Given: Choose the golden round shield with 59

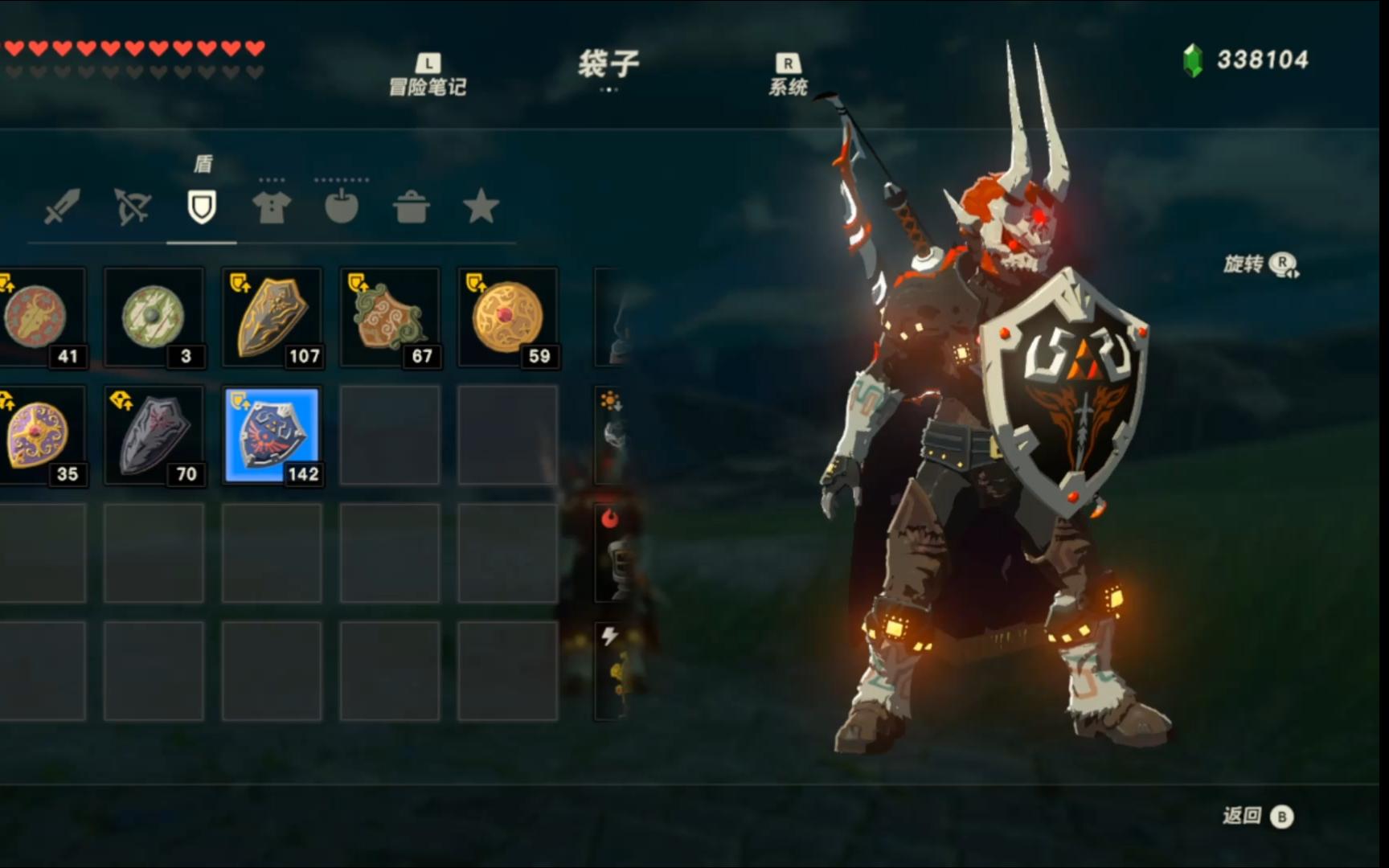Looking at the screenshot, I should [x=507, y=317].
